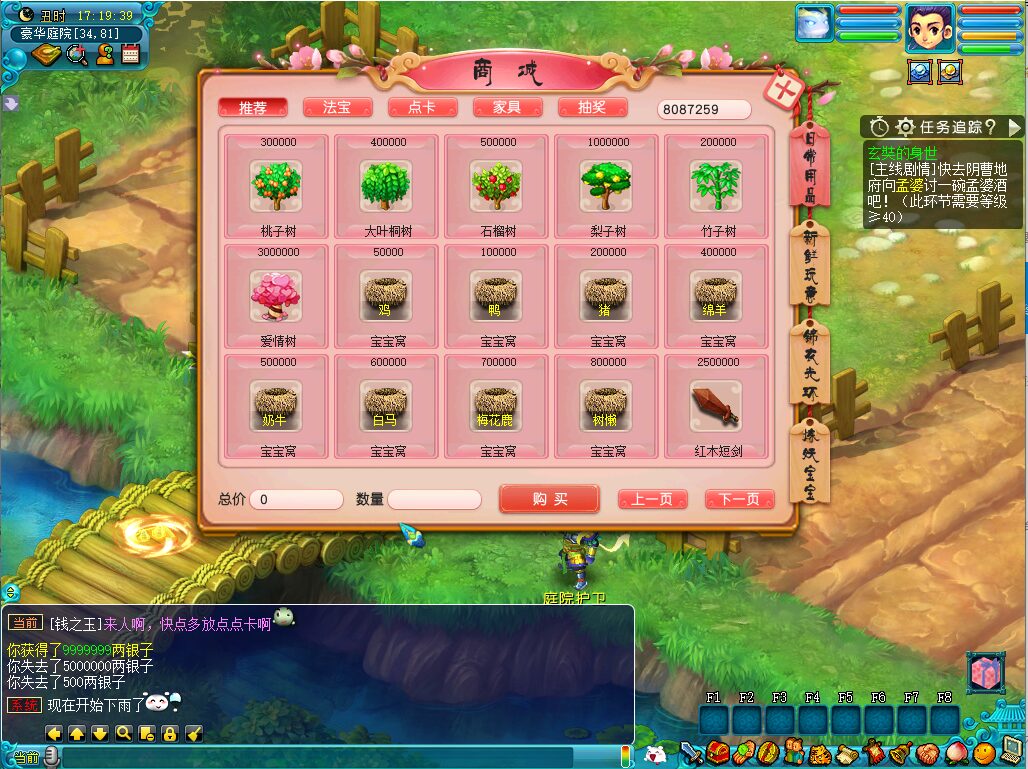Image resolution: width=1028 pixels, height=769 pixels.
Task: Go to the next page 下一页
Action: (739, 499)
